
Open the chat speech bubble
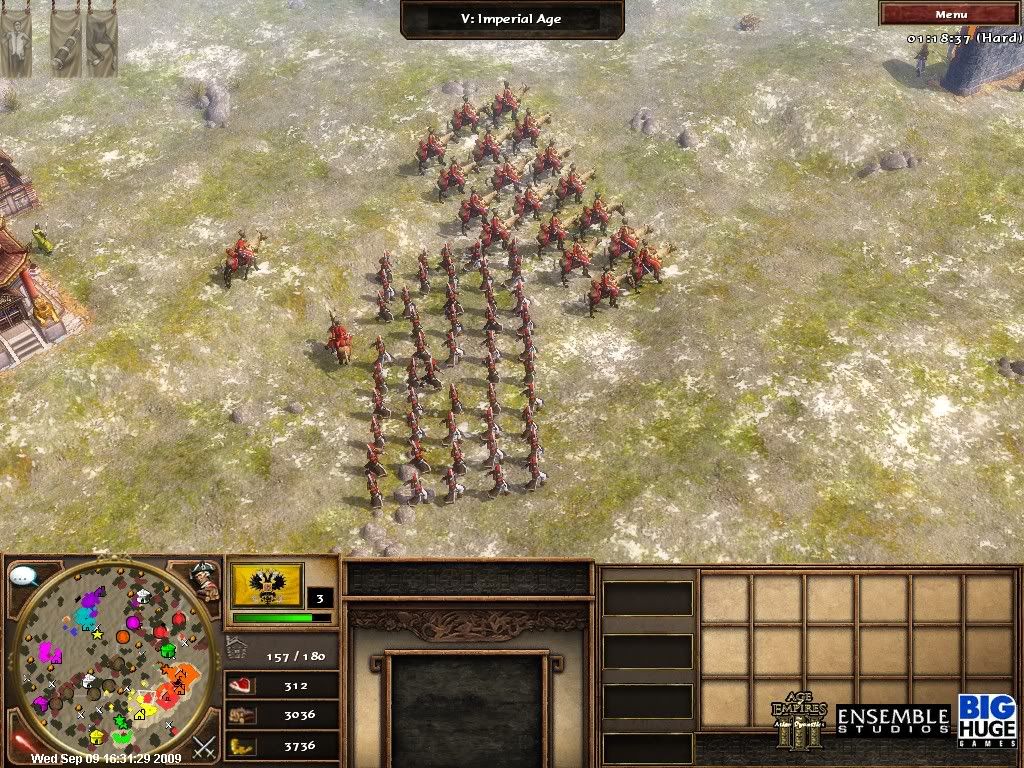click(x=24, y=577)
